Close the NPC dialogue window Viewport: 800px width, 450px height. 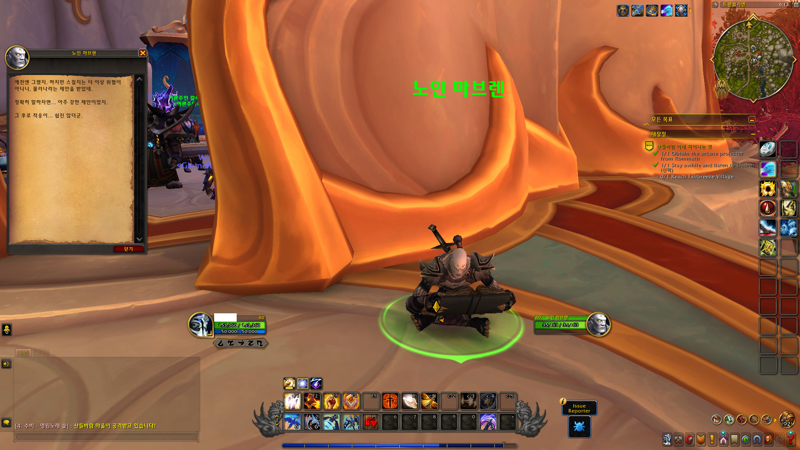tap(142, 53)
